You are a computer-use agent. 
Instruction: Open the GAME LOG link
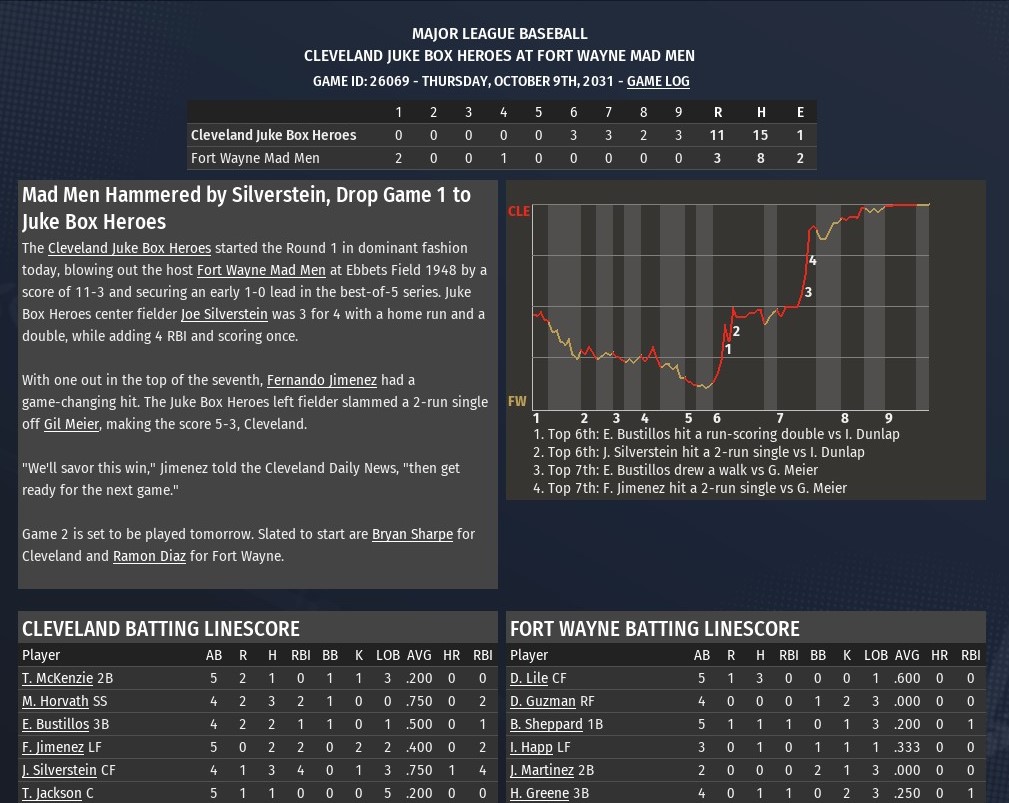pyautogui.click(x=658, y=81)
